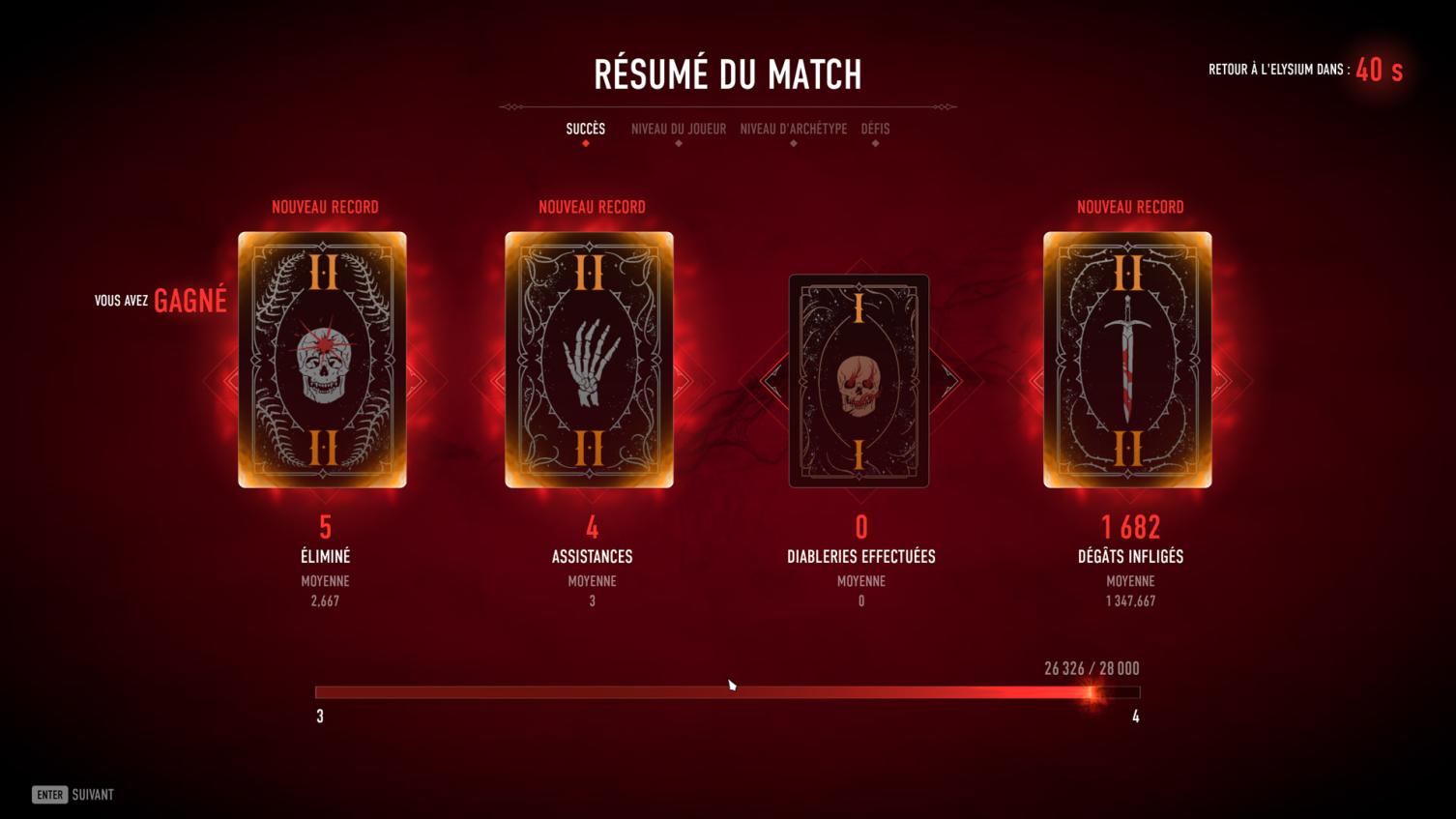Choose the Assistances skeleton hand card

[589, 360]
